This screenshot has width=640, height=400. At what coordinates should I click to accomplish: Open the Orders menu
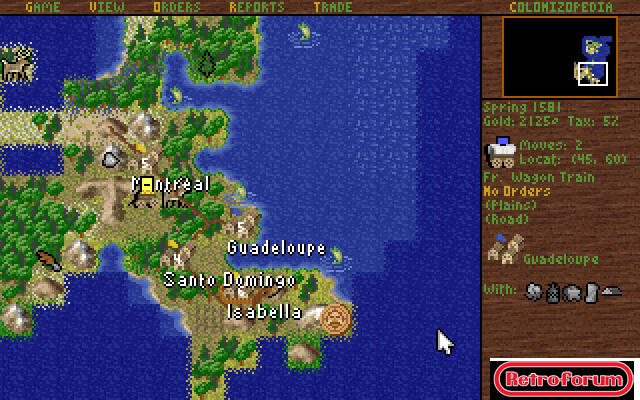[176, 7]
